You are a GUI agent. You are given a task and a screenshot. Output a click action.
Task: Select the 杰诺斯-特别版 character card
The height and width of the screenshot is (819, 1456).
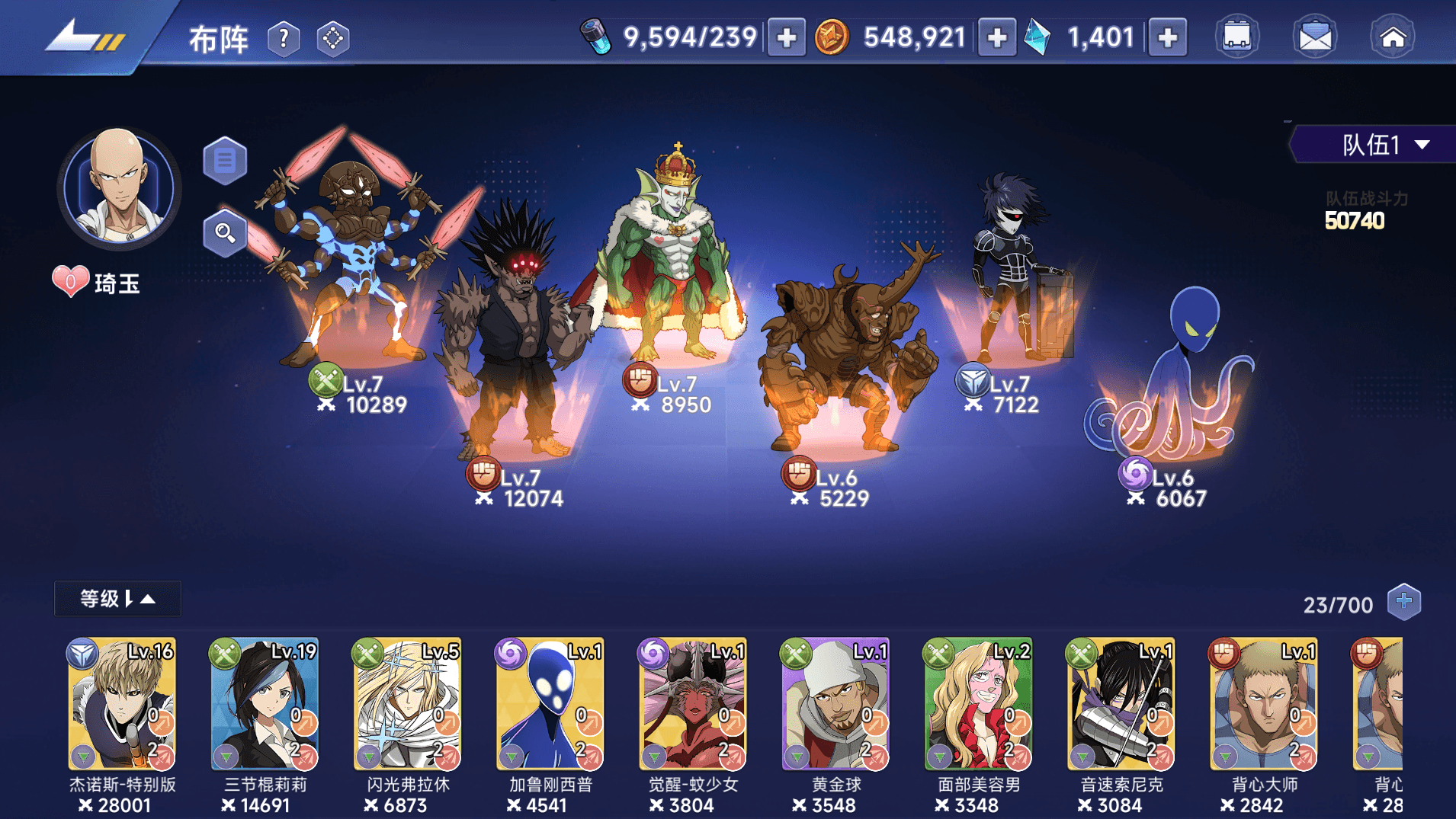(122, 705)
